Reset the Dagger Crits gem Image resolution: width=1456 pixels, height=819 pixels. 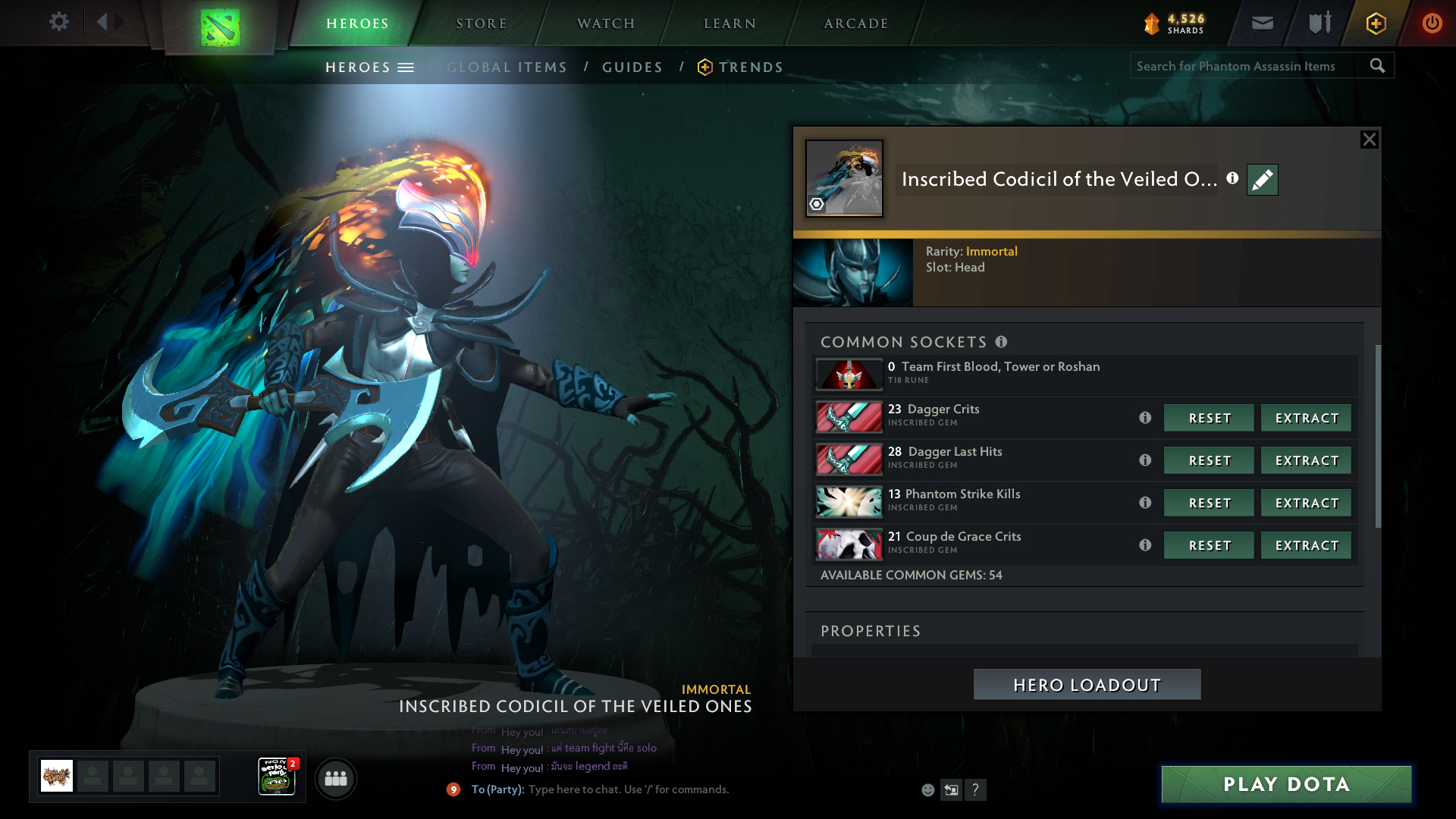1210,418
